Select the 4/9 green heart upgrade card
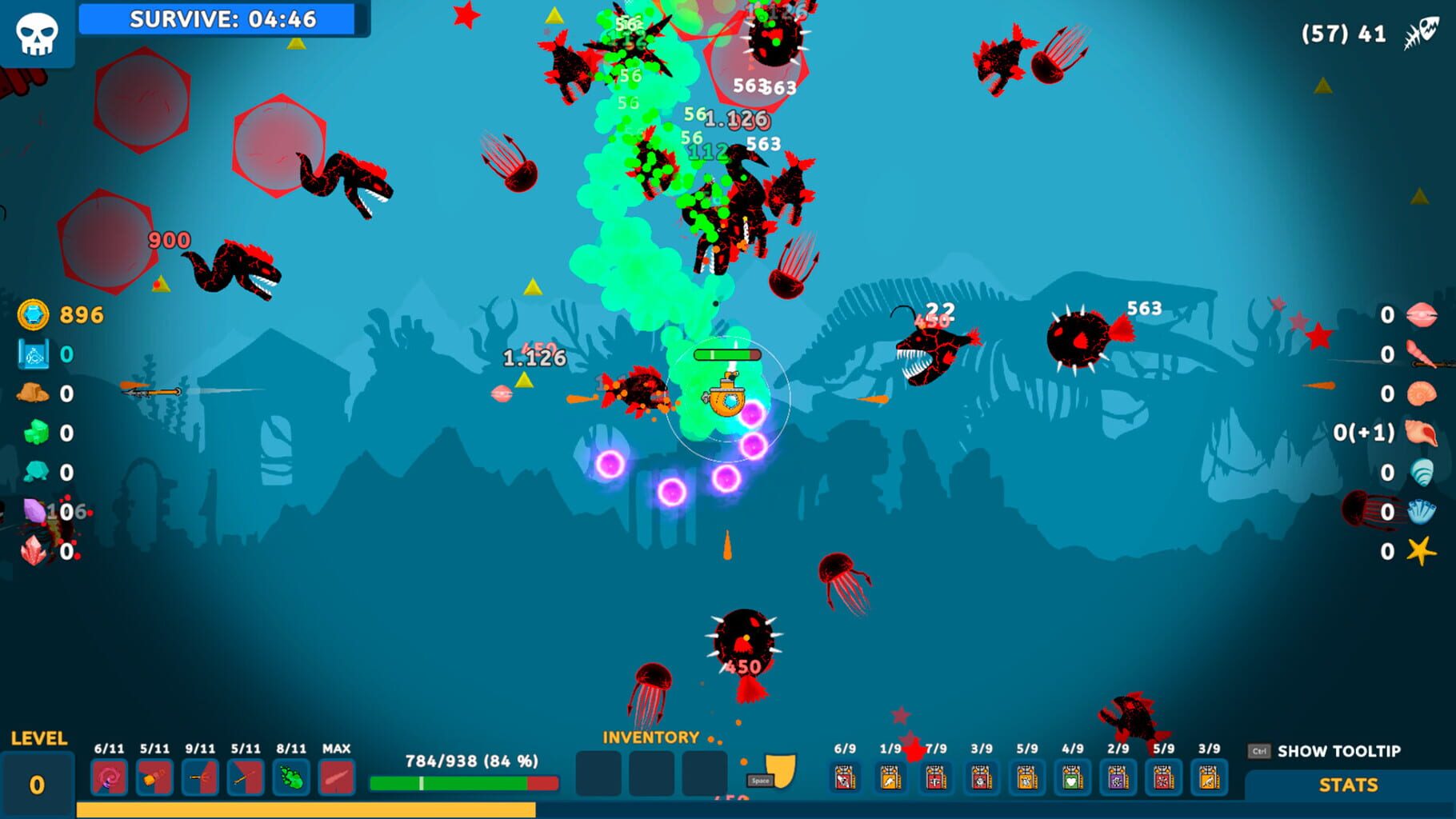1456x819 pixels. 1071,775
